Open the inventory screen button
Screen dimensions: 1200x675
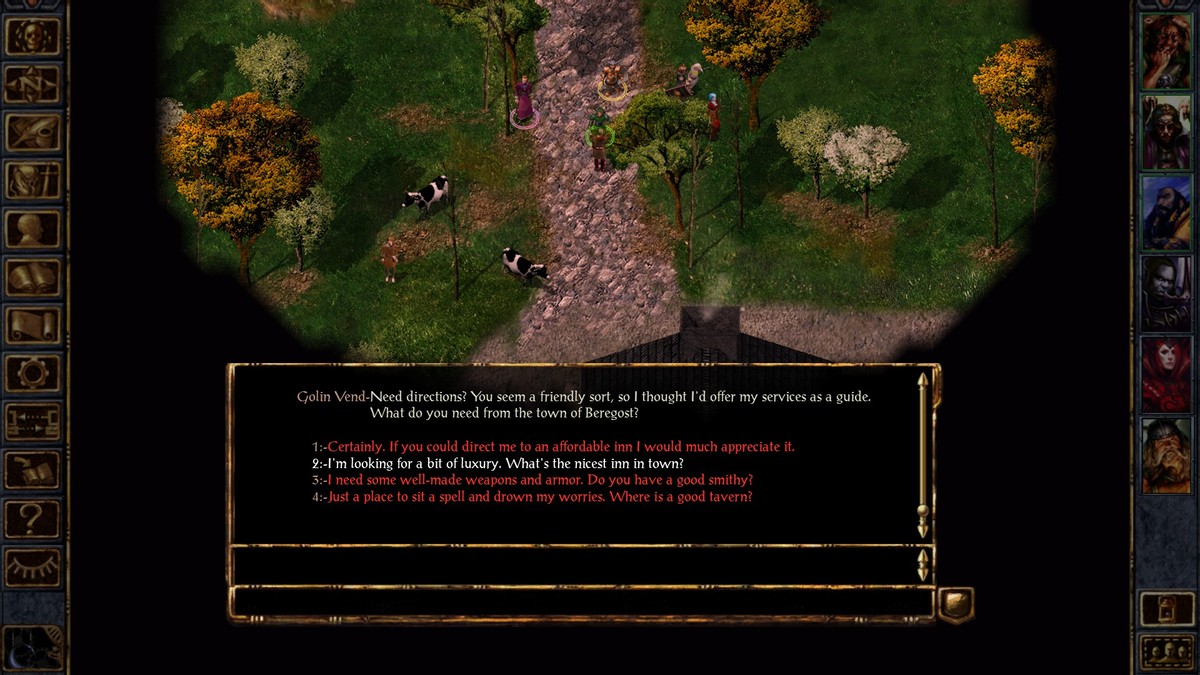pos(33,180)
